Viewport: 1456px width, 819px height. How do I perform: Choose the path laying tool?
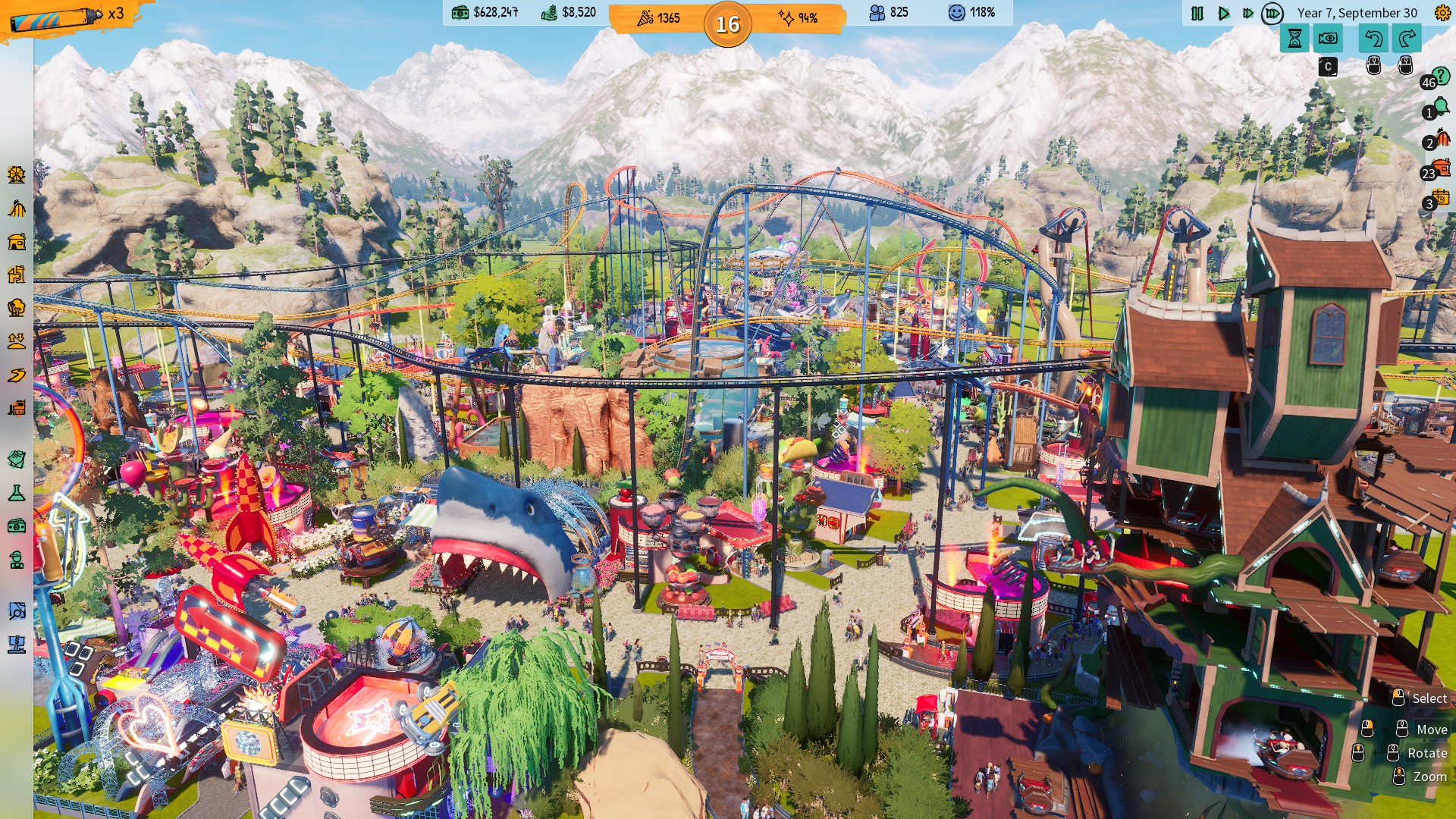[17, 375]
